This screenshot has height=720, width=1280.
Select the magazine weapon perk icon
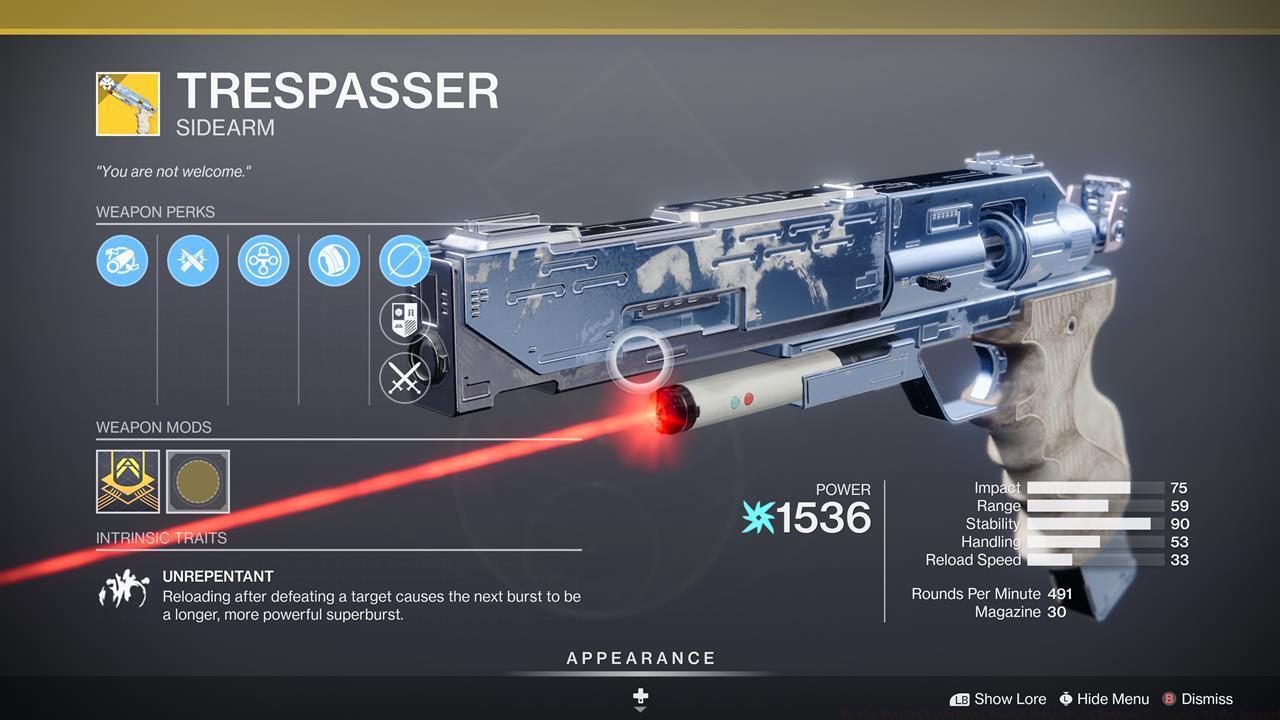335,261
